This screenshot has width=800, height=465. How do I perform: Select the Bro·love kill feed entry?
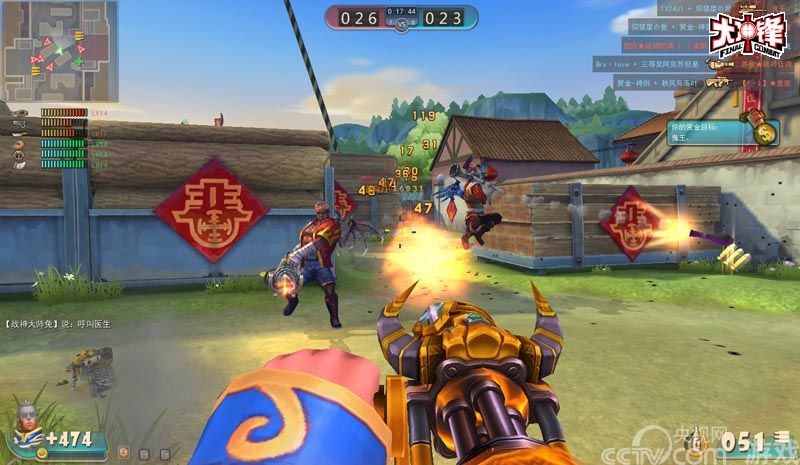click(x=650, y=62)
